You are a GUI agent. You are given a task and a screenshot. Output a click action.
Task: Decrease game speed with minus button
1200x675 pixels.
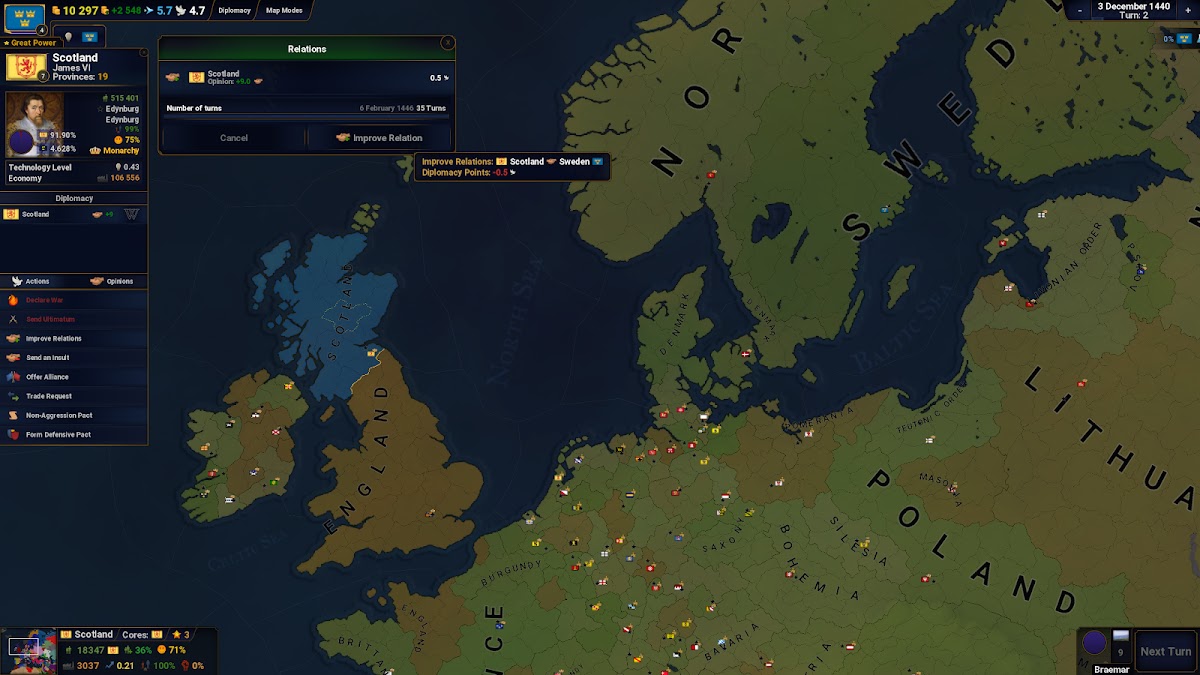coord(1079,9)
